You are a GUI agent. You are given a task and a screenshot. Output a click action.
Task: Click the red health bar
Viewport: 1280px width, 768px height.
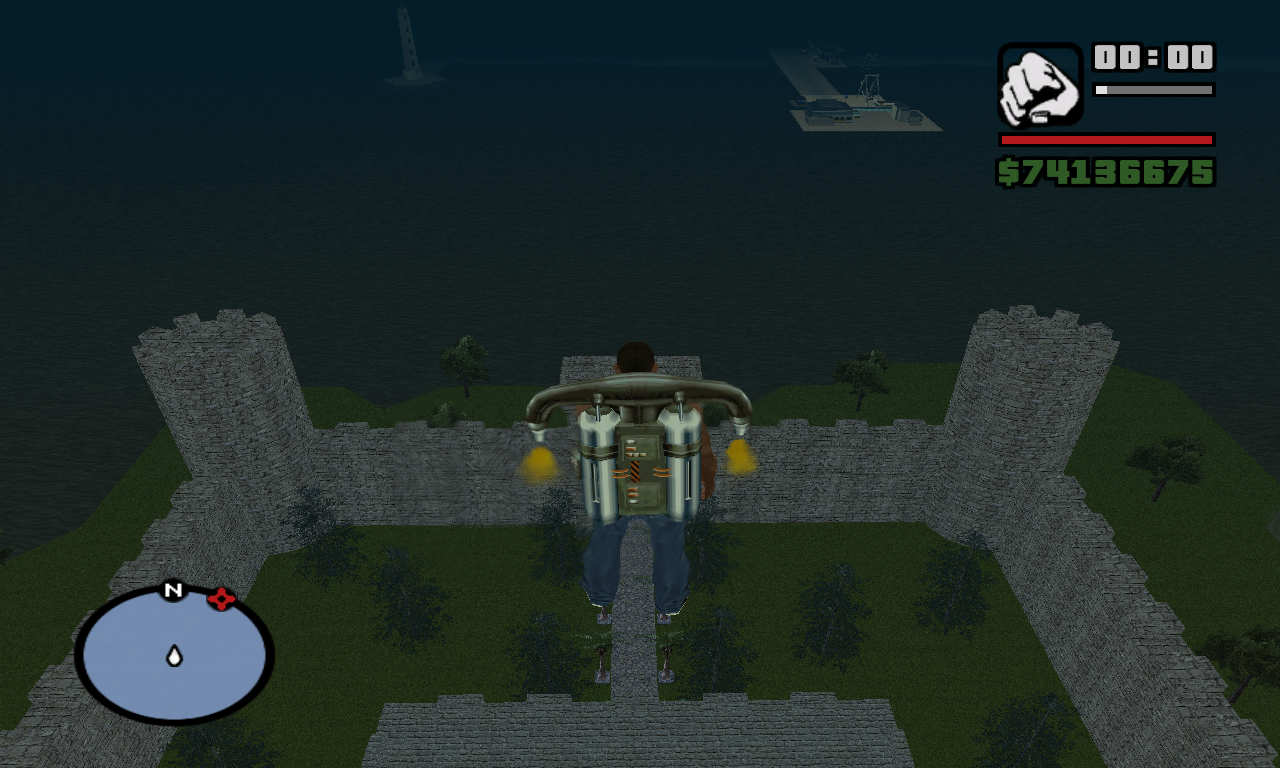coord(1105,140)
